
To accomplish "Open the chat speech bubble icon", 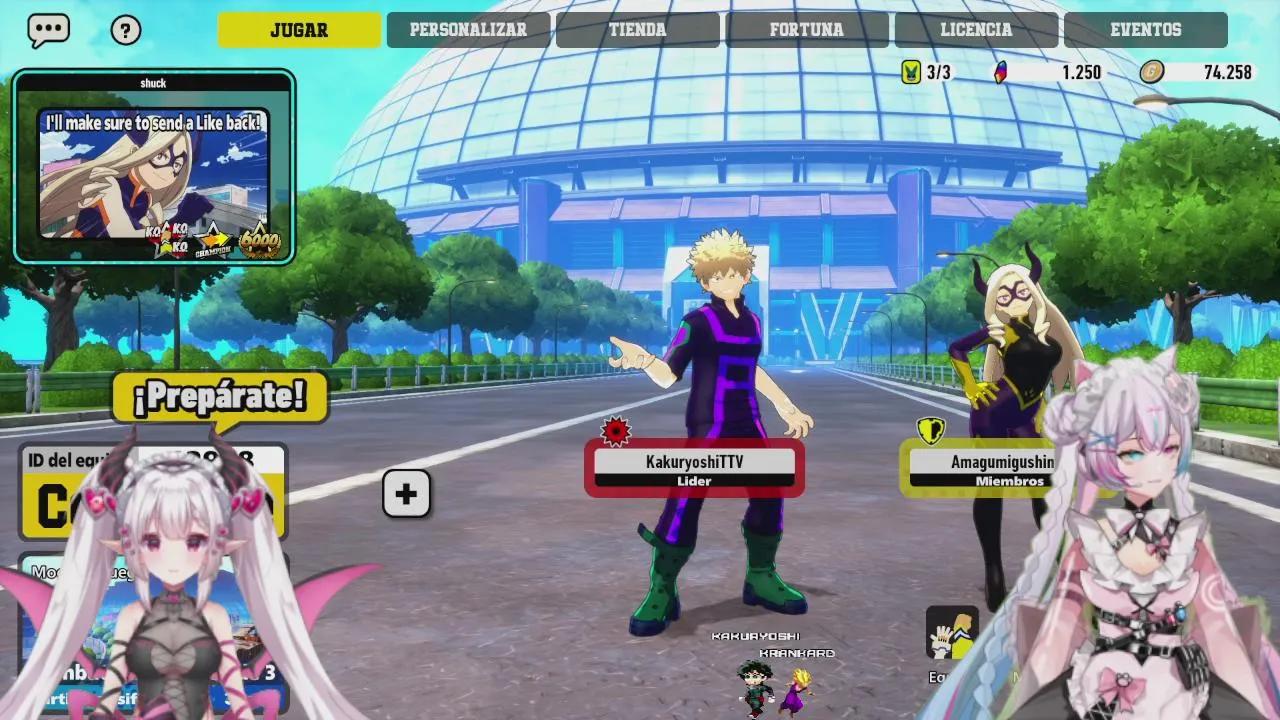I will (48, 30).
